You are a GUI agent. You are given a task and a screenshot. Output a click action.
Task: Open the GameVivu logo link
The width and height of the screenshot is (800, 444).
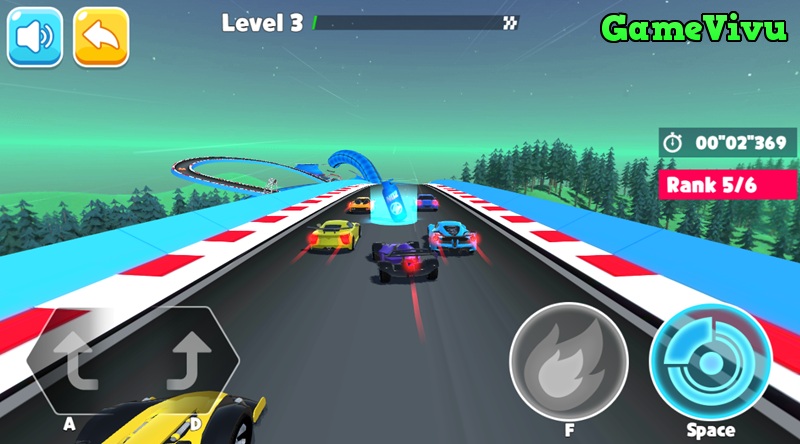692,30
